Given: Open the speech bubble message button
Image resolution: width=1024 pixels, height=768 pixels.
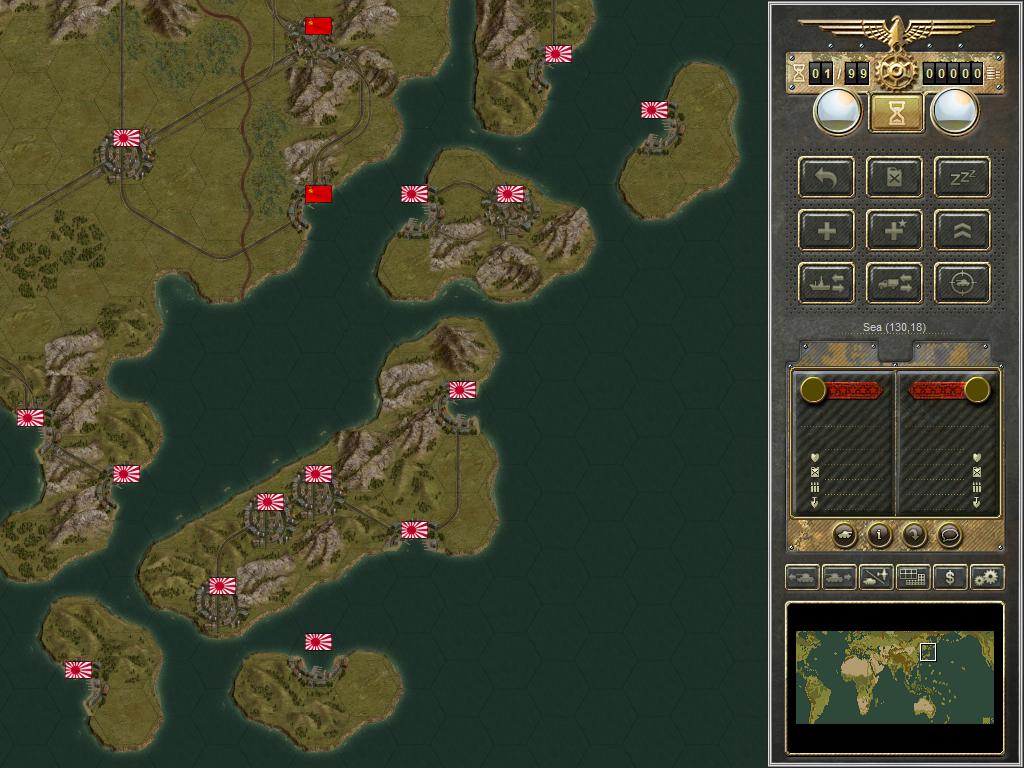Looking at the screenshot, I should 949,535.
